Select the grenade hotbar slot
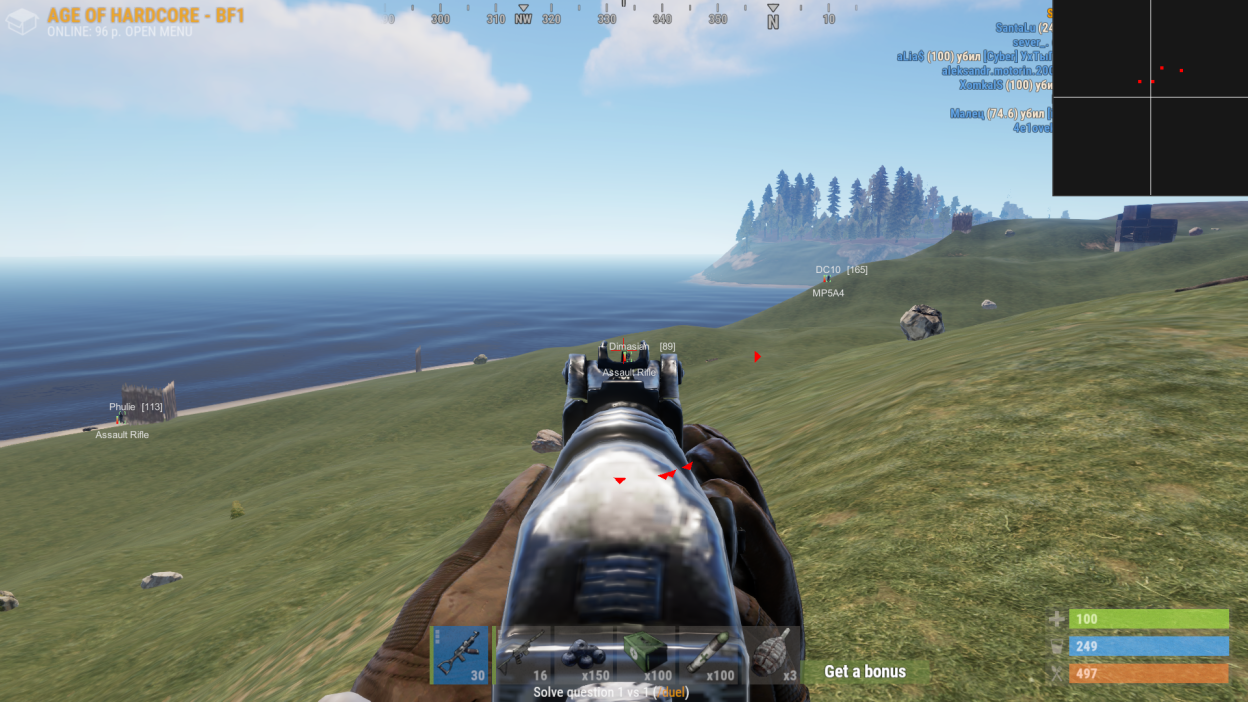Image resolution: width=1248 pixels, height=702 pixels. (771, 655)
